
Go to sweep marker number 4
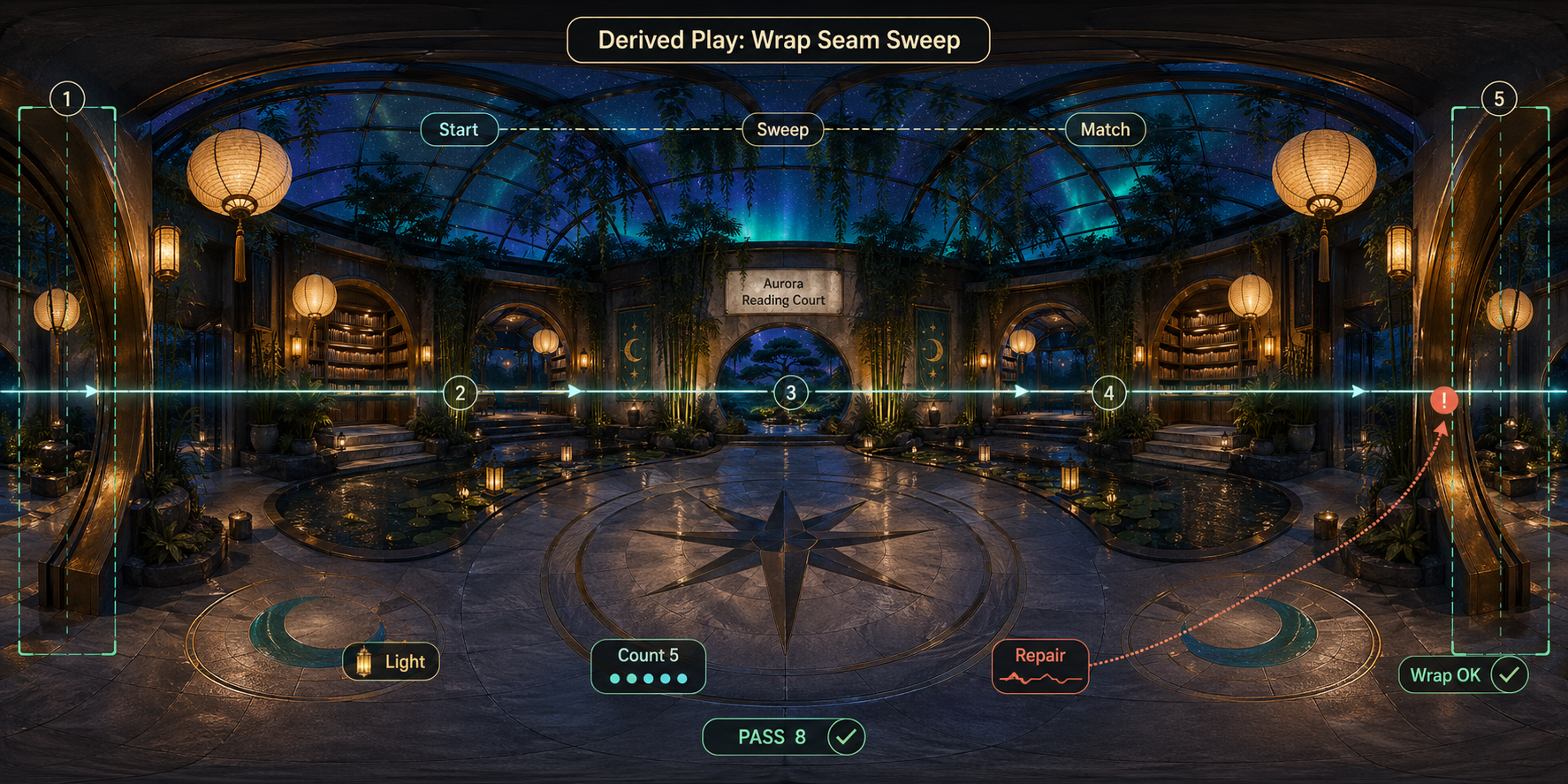pyautogui.click(x=1109, y=393)
